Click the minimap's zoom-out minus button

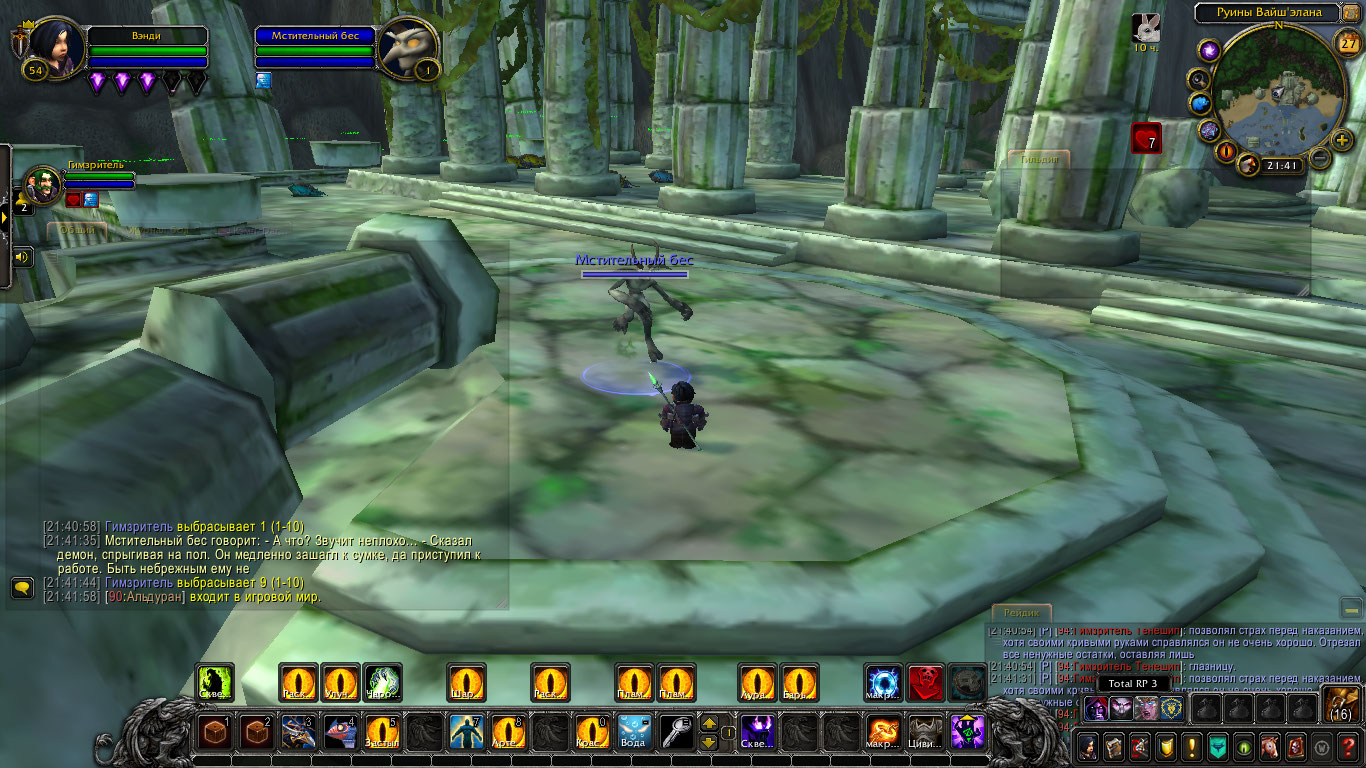click(1319, 158)
